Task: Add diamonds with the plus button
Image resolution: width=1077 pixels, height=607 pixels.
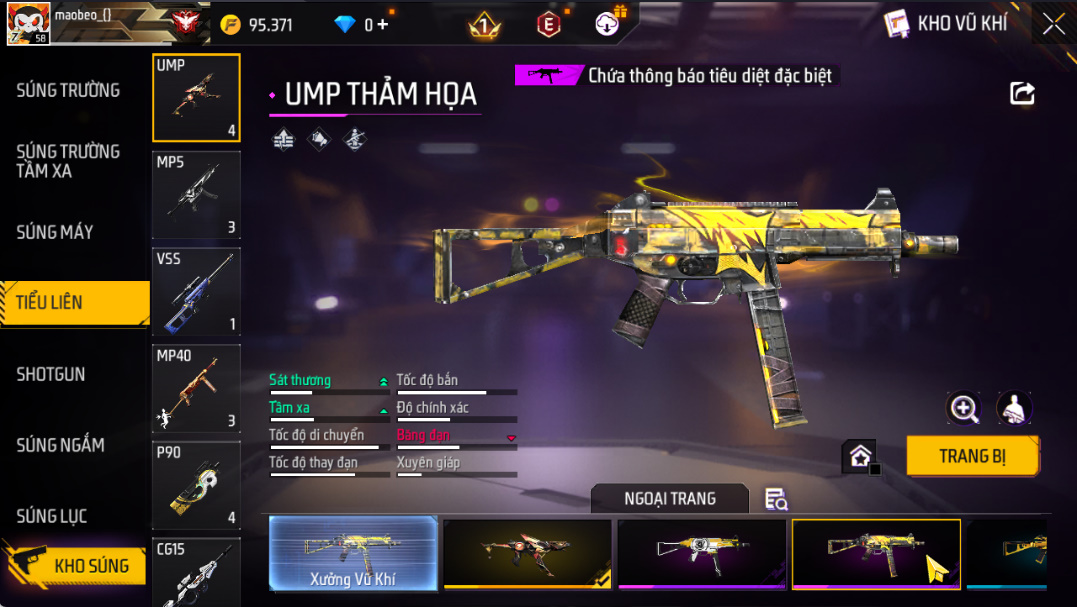Action: [383, 25]
